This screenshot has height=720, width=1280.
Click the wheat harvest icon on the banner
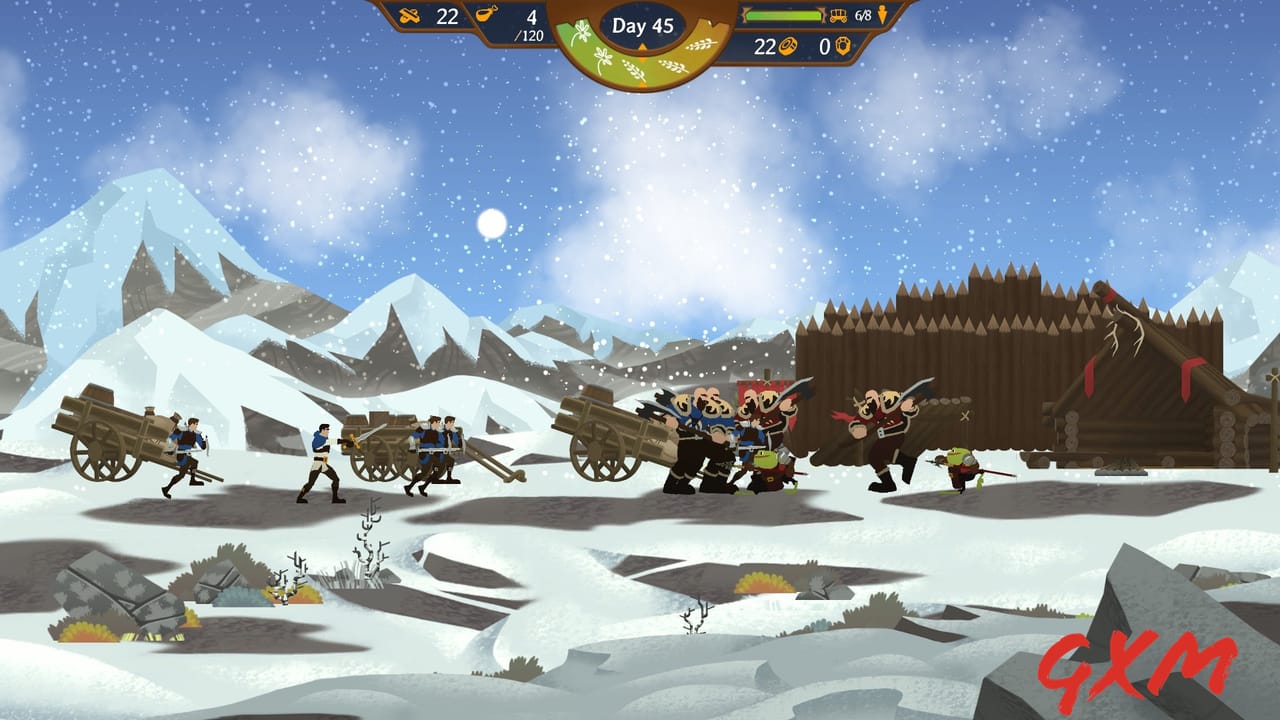pyautogui.click(x=701, y=44)
